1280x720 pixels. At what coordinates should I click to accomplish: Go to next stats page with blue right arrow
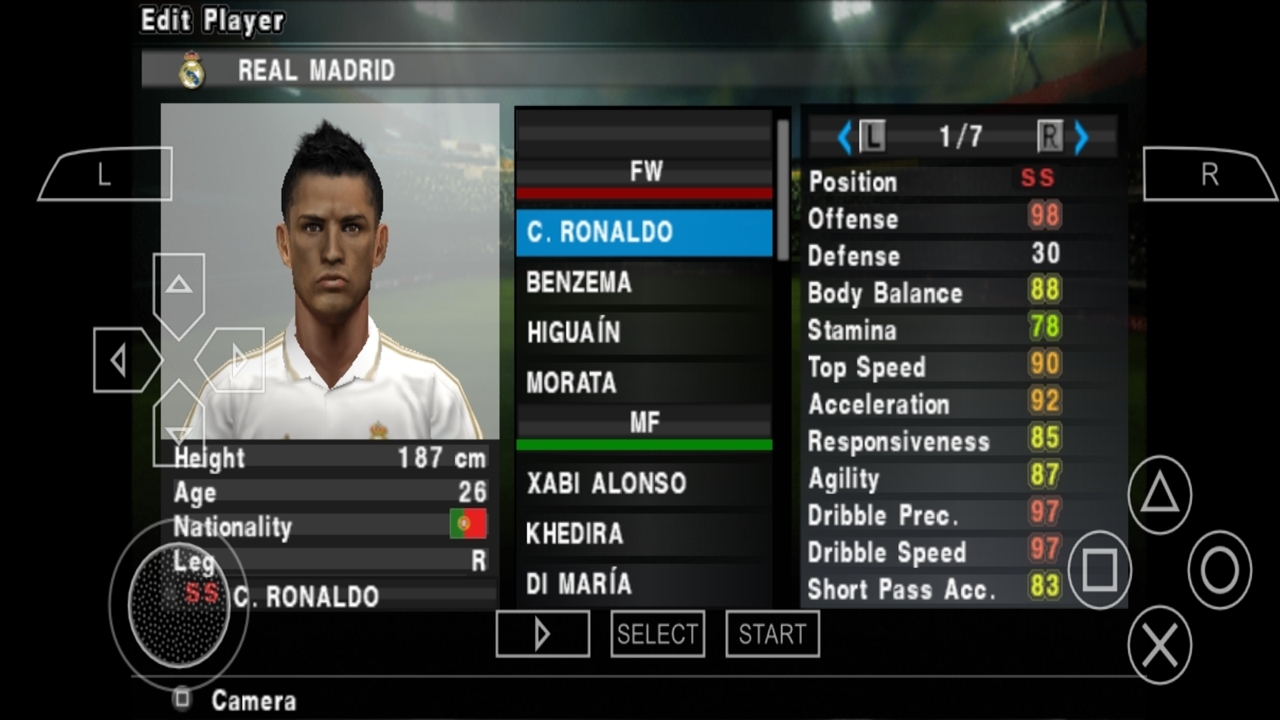[x=1081, y=137]
